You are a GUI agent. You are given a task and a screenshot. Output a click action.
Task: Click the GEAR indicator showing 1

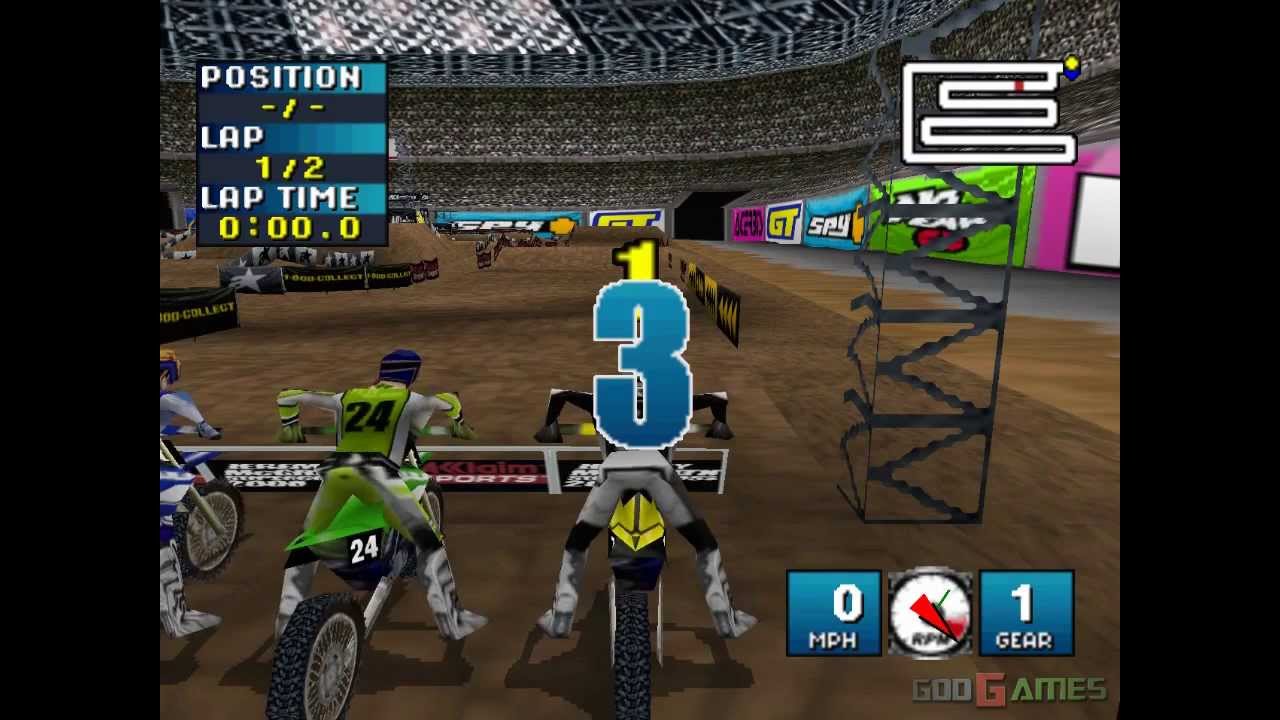pos(1024,610)
